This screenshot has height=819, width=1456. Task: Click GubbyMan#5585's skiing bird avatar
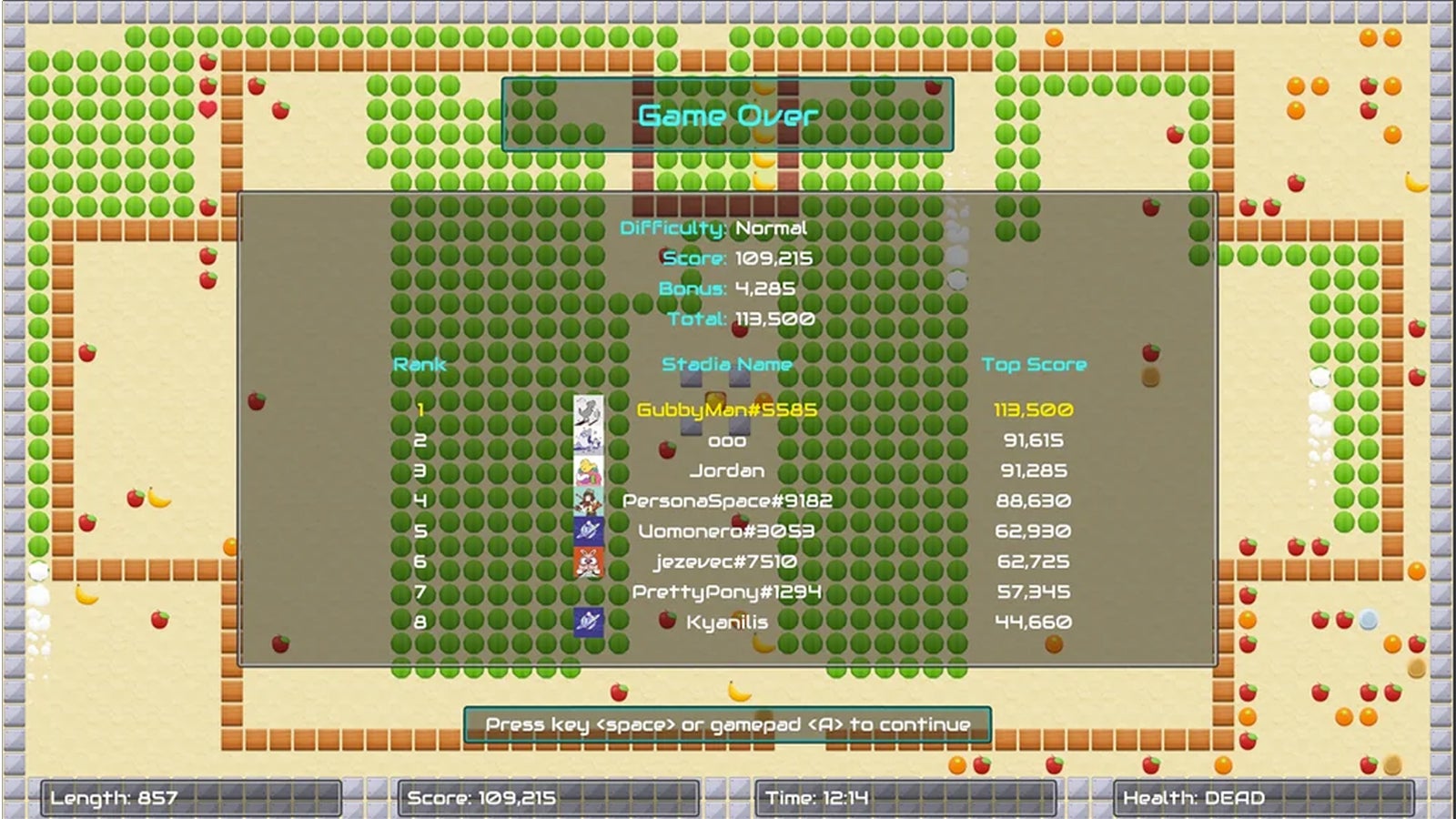click(587, 411)
